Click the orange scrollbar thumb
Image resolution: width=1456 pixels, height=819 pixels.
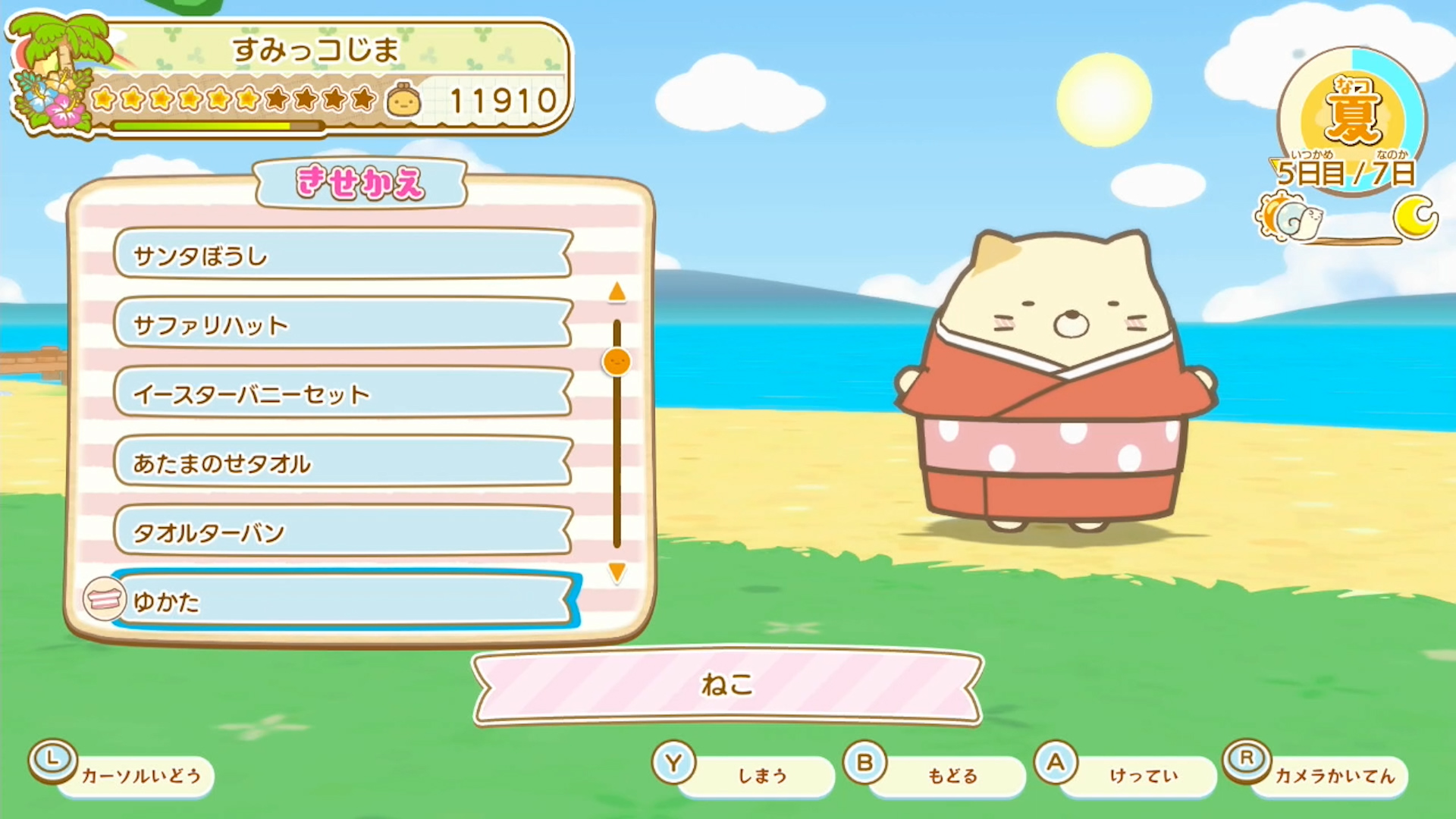click(617, 362)
